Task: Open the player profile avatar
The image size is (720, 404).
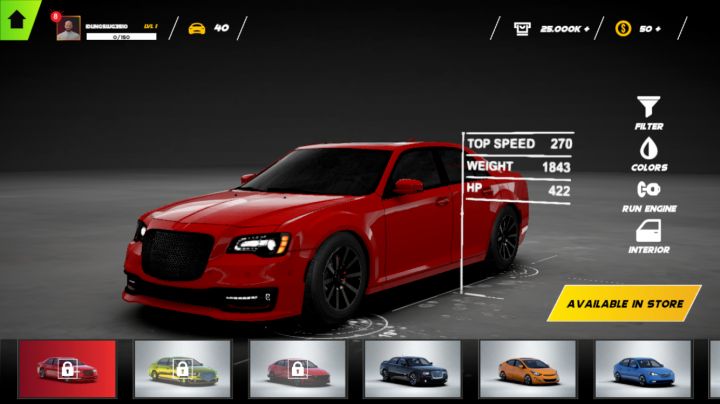Action: 68,29
